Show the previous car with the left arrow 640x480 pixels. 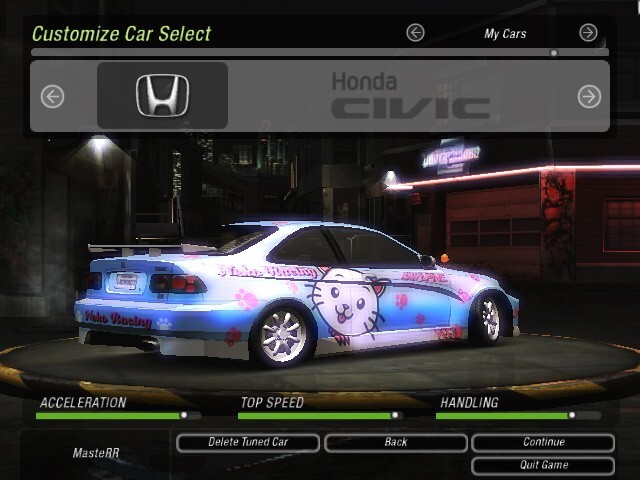click(52, 96)
